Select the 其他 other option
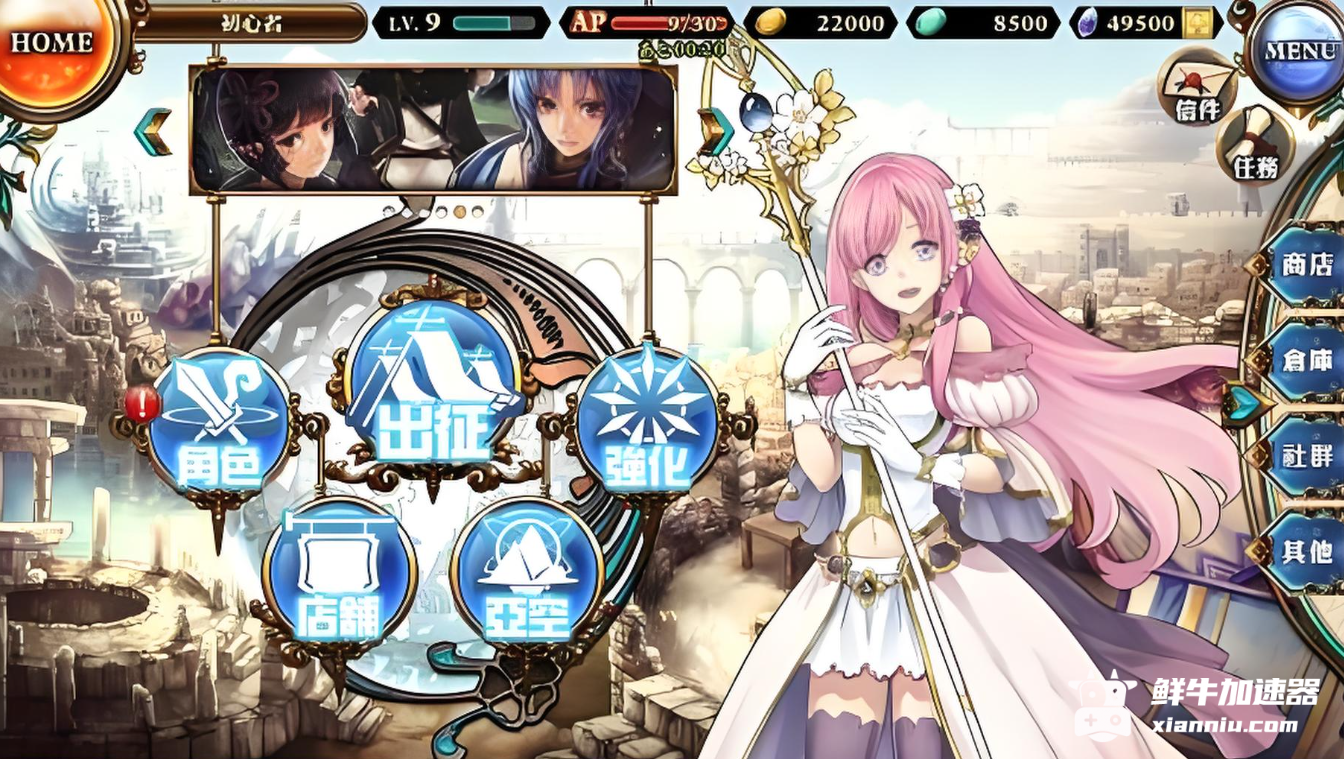 click(1305, 550)
